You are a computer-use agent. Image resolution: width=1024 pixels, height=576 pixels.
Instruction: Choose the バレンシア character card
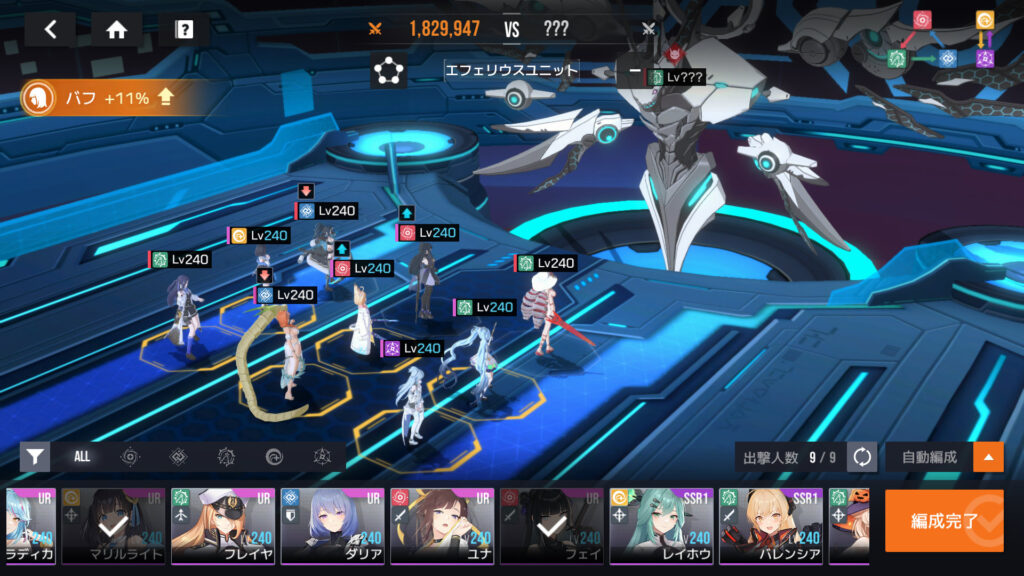[770, 526]
